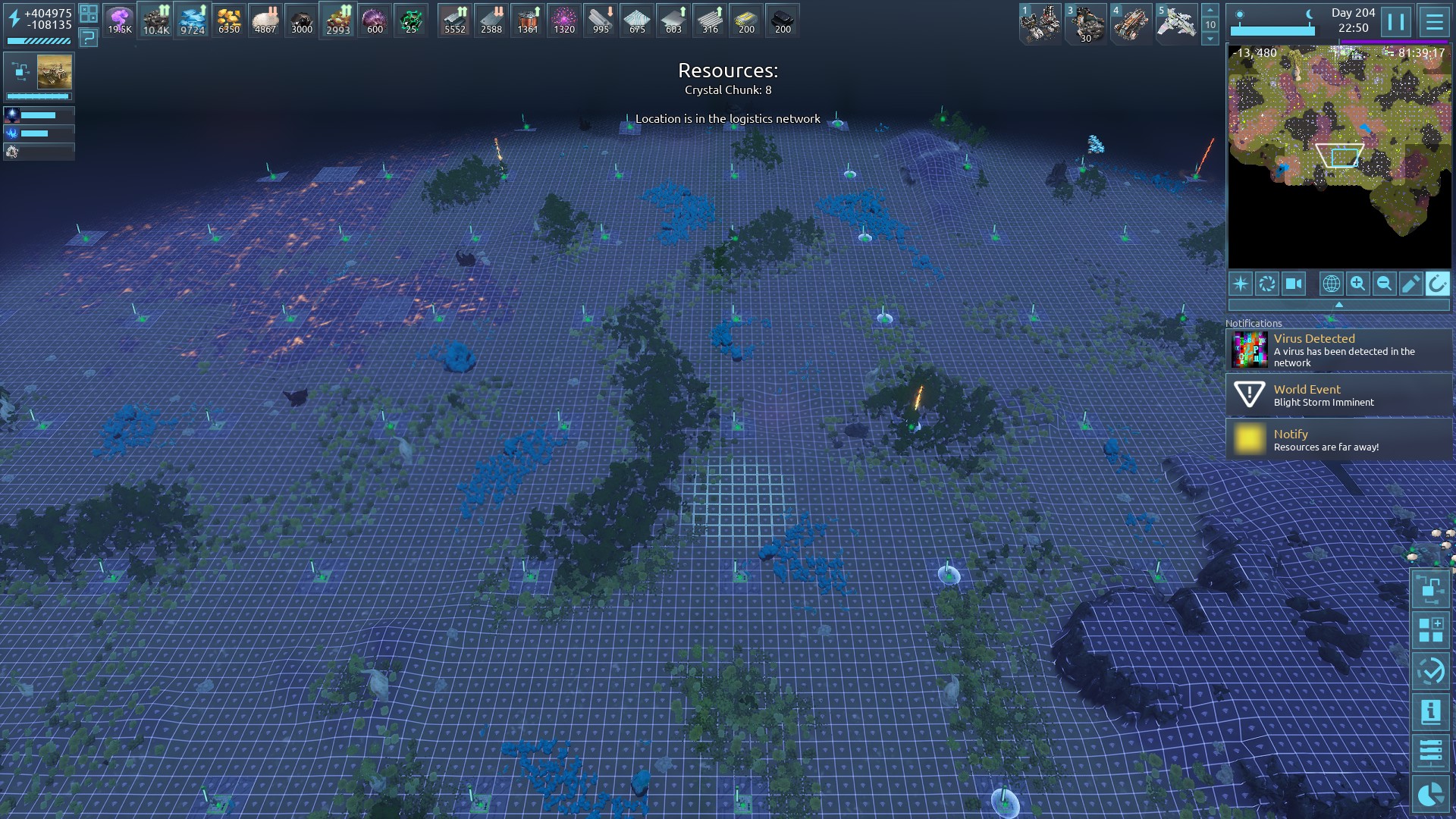Open the checkmark objectives button

(1430, 671)
